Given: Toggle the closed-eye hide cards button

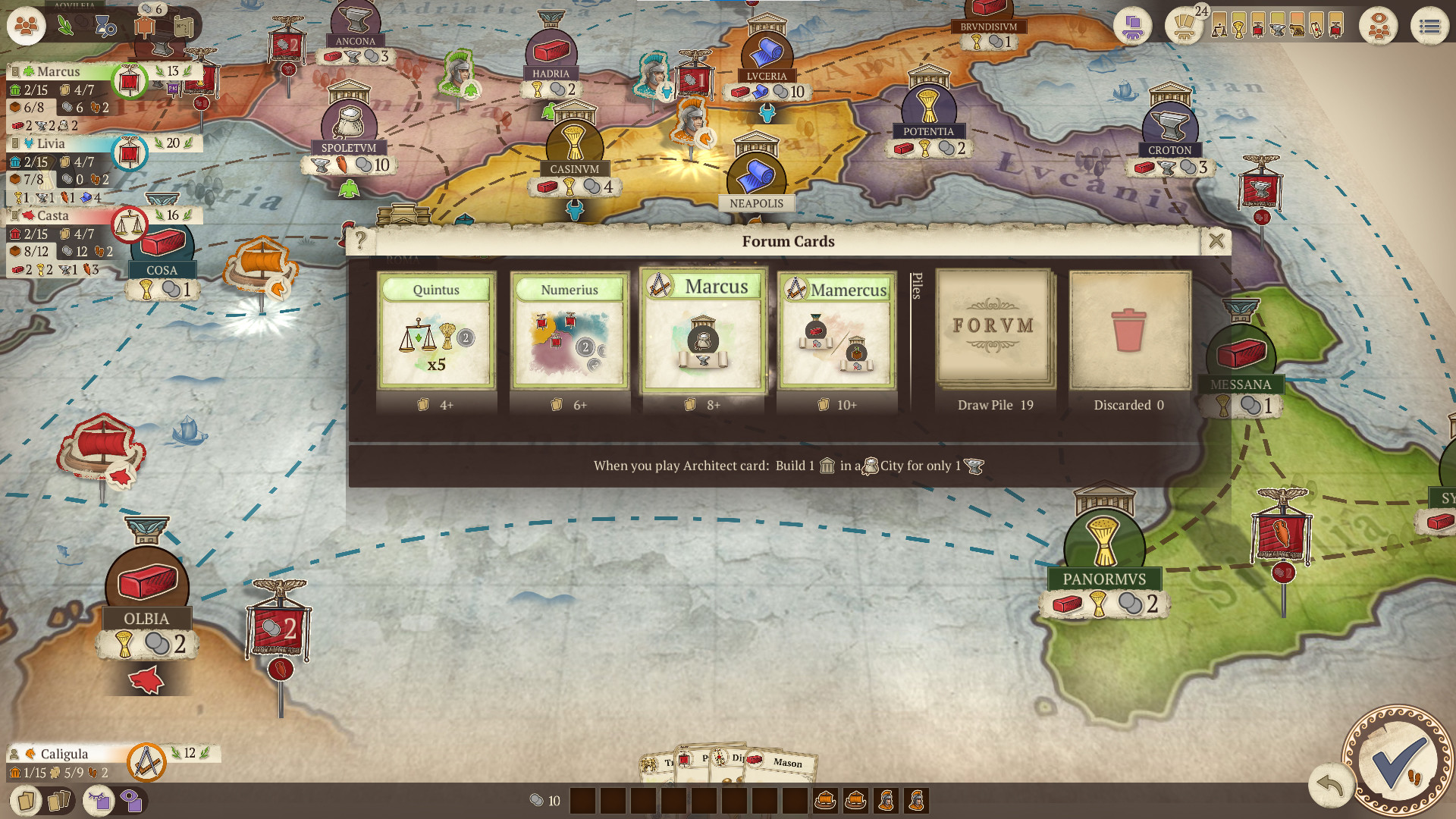Looking at the screenshot, I should click(99, 801).
